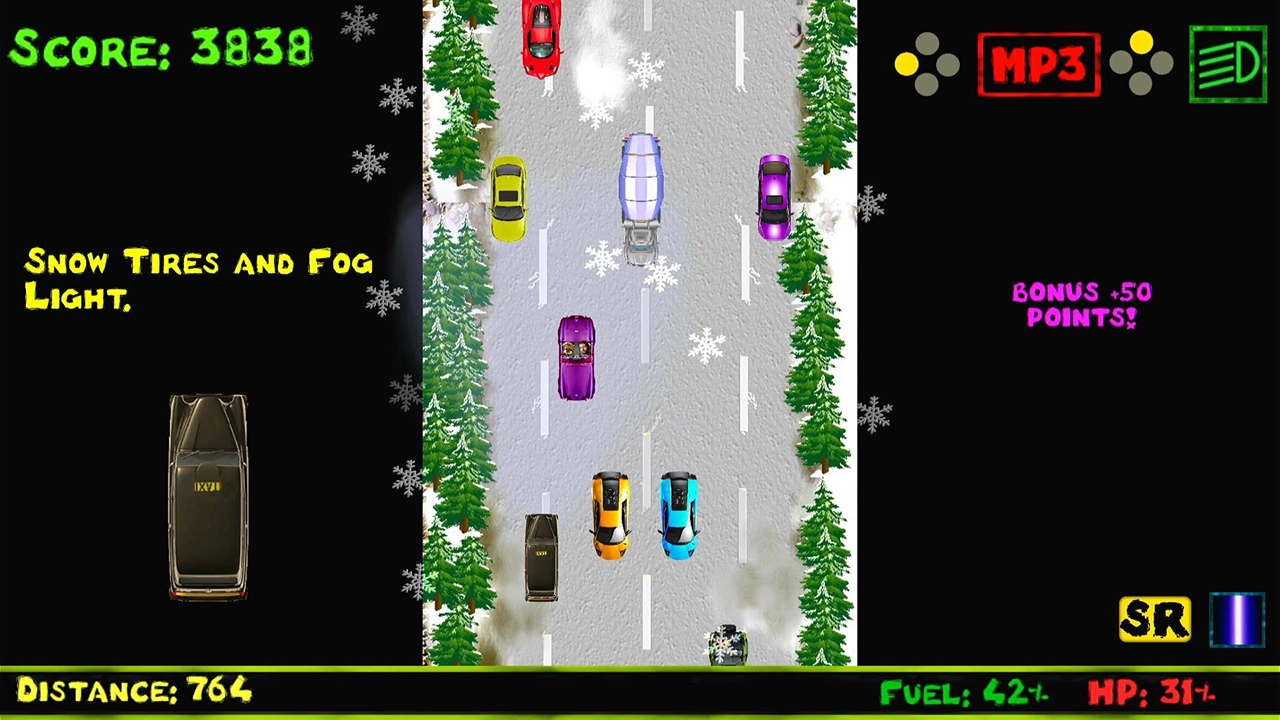
Task: Toggle the red MP3 music button
Action: [1039, 65]
